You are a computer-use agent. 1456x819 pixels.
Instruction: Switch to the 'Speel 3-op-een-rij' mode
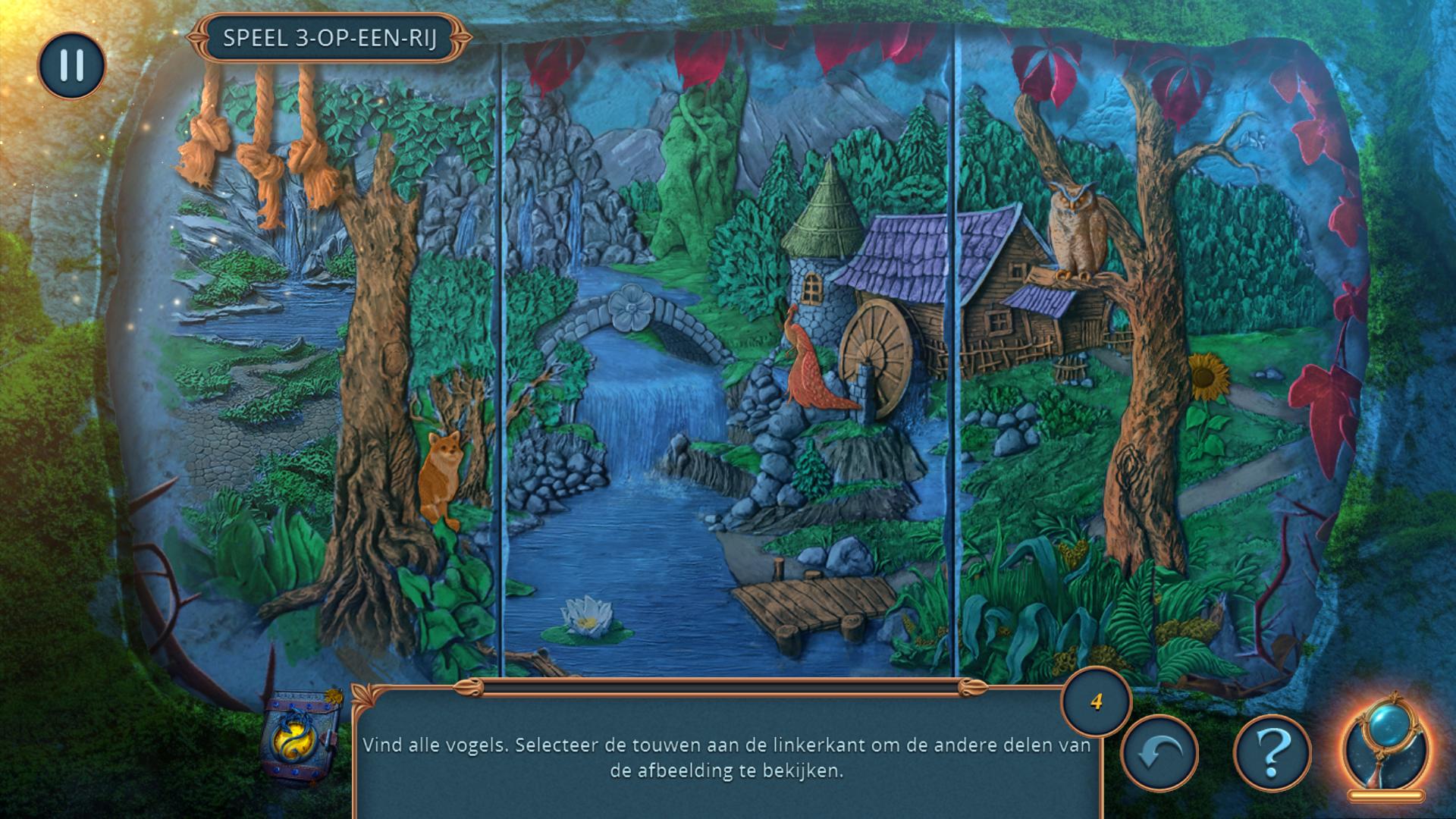pos(329,38)
